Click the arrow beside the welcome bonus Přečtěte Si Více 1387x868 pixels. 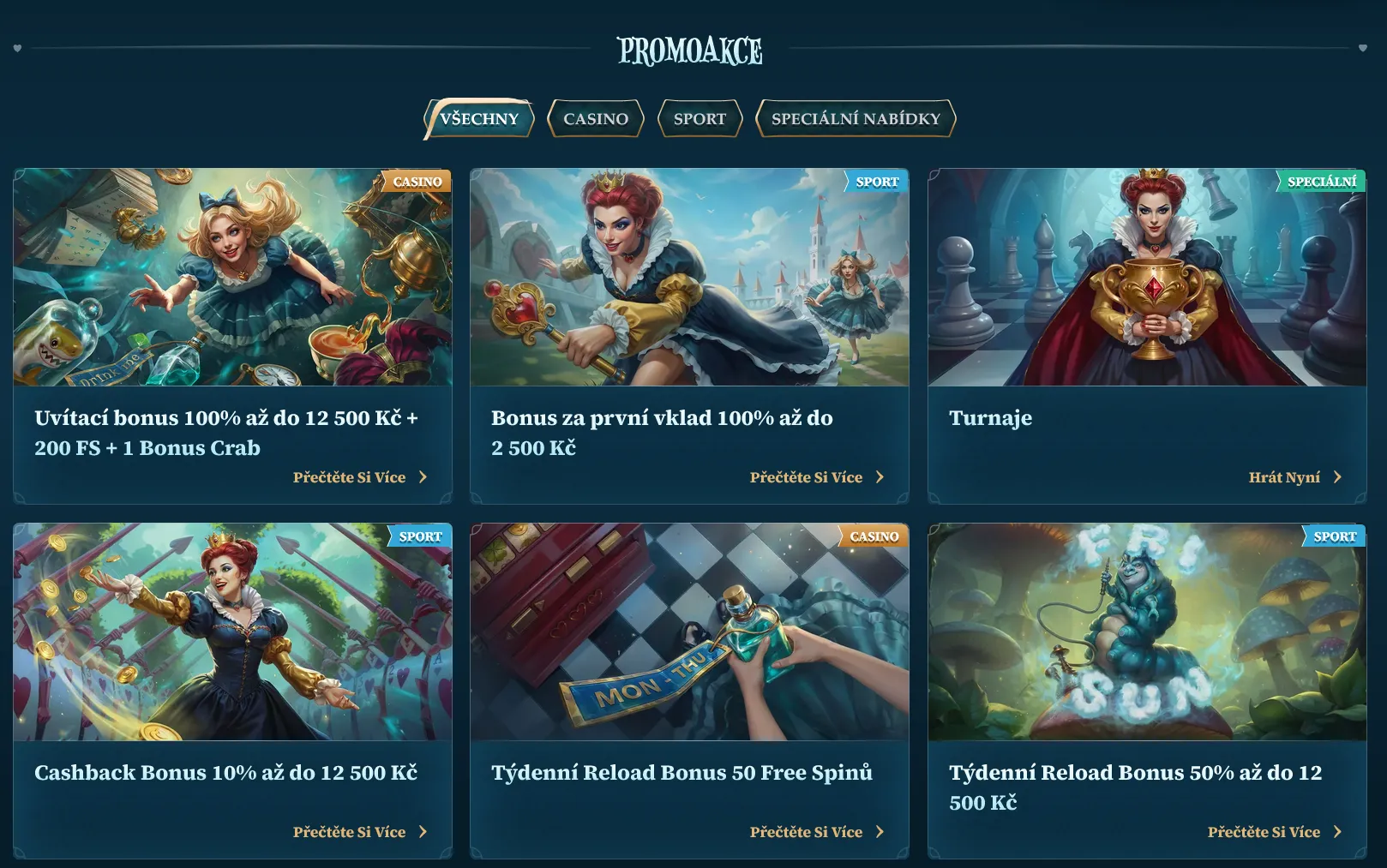click(422, 476)
